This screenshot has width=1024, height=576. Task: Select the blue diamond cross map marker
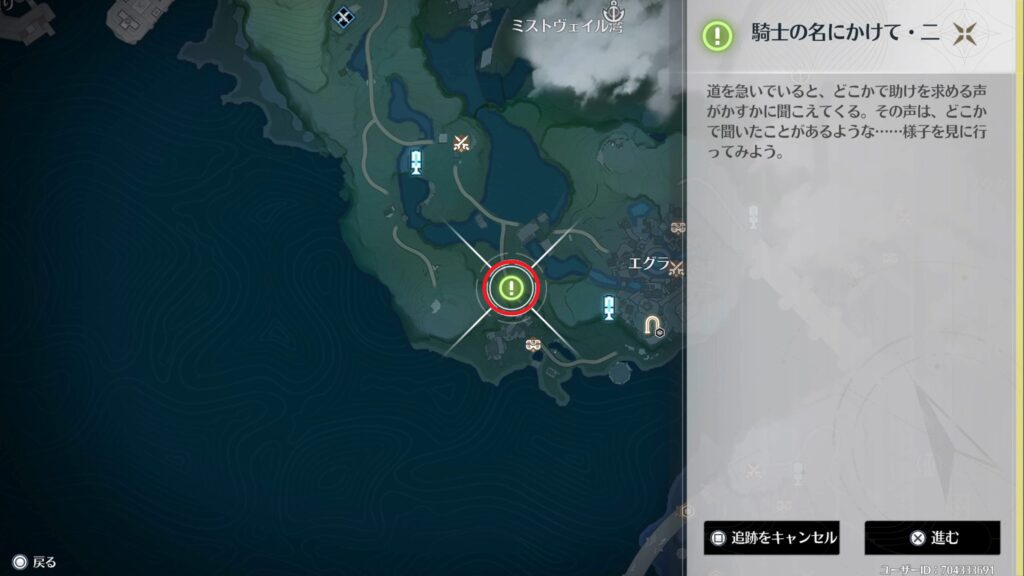click(344, 16)
